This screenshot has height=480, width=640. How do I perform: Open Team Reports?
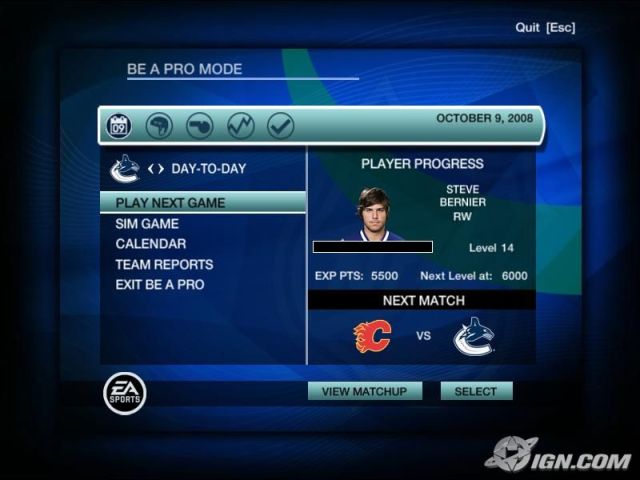click(x=164, y=265)
